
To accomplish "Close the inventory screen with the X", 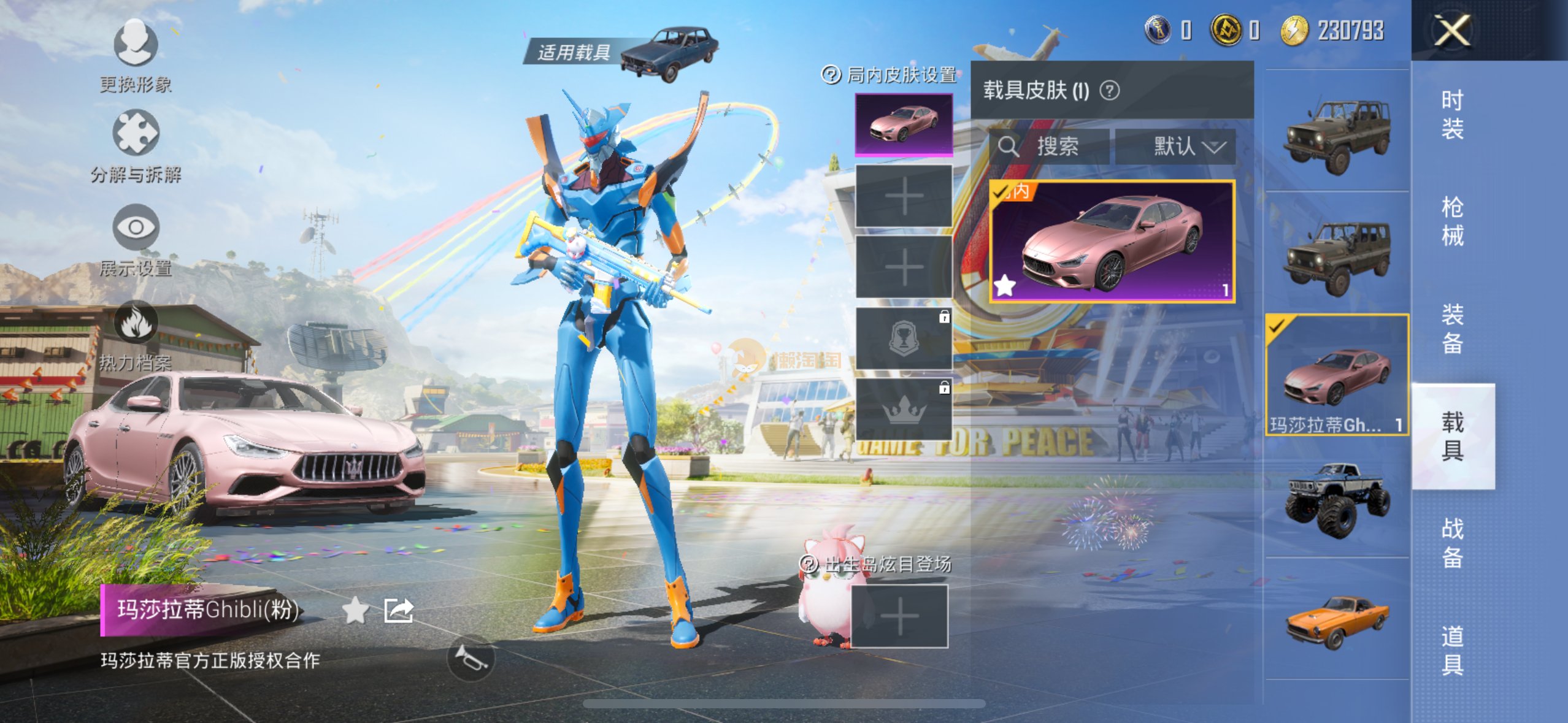I will pos(1451,30).
